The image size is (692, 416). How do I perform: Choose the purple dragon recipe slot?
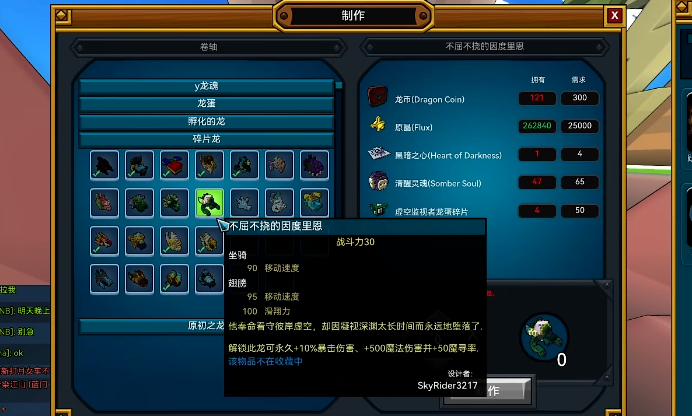[314, 165]
